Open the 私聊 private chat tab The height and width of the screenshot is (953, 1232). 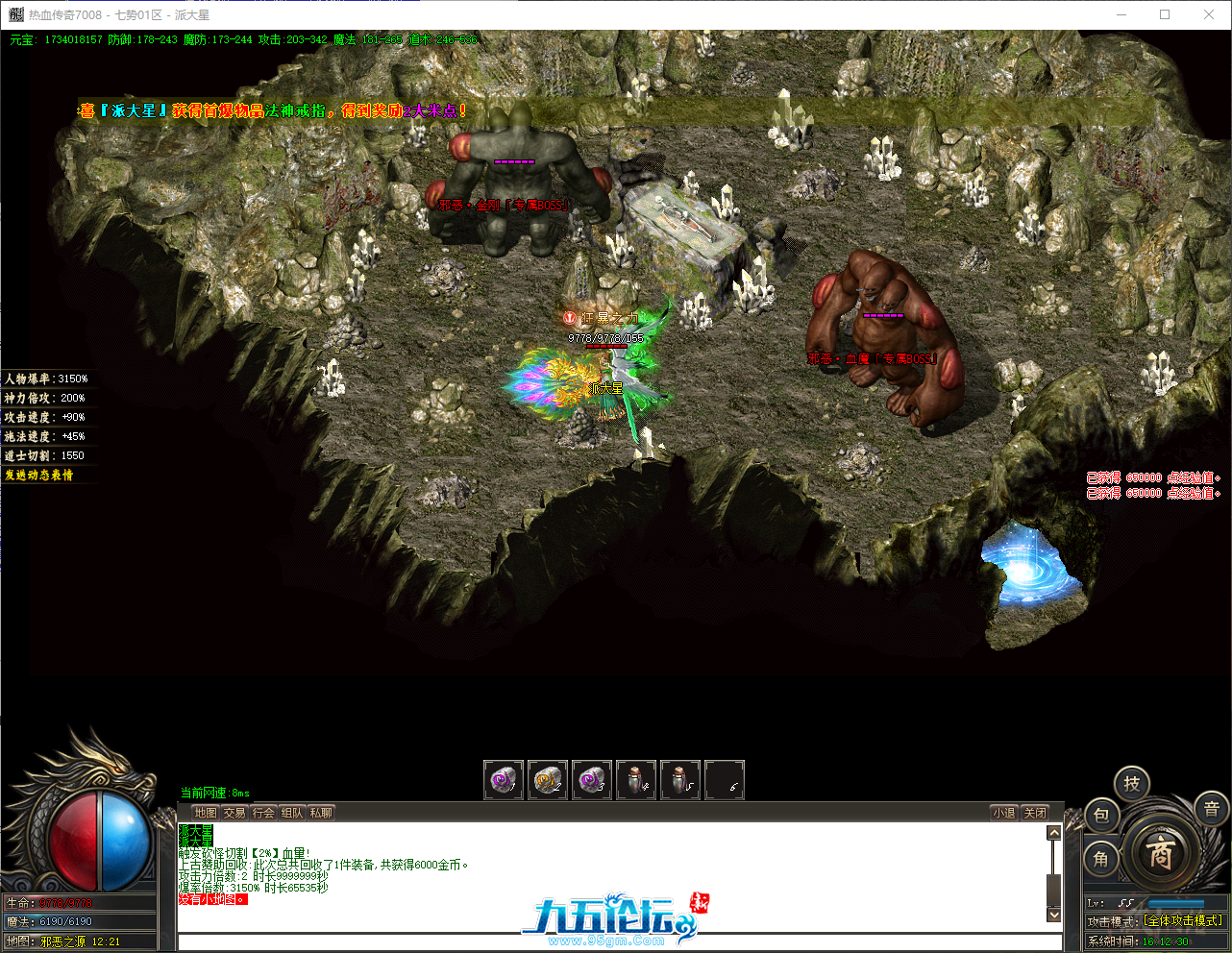(319, 812)
